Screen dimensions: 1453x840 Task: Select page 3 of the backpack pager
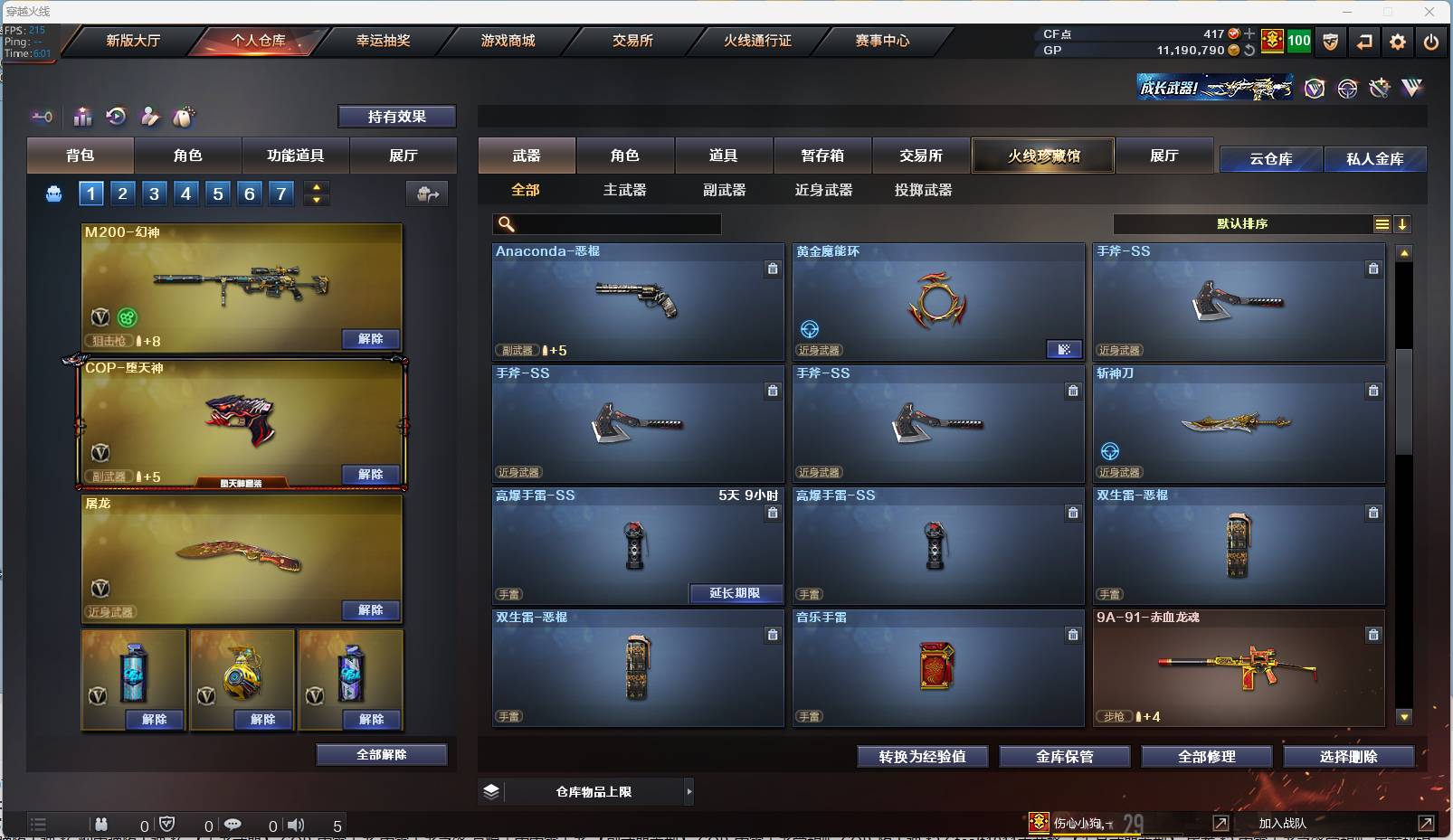point(154,193)
